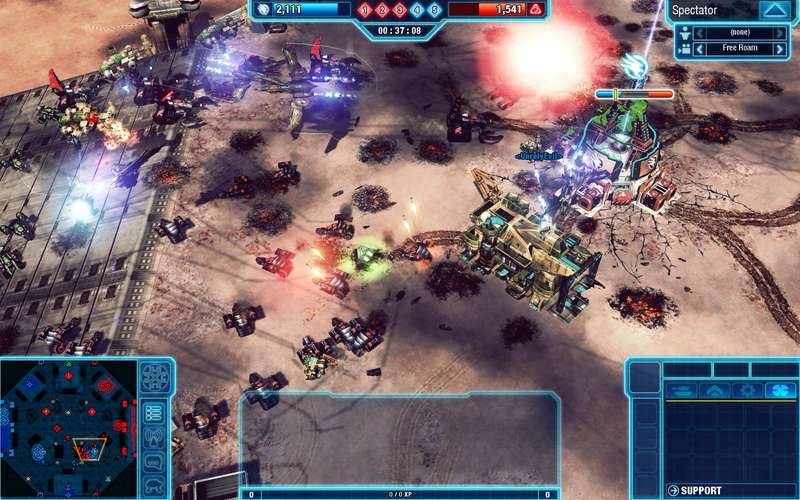Select player 2 red diamond marker
This screenshot has height=500, width=800.
coord(383,10)
